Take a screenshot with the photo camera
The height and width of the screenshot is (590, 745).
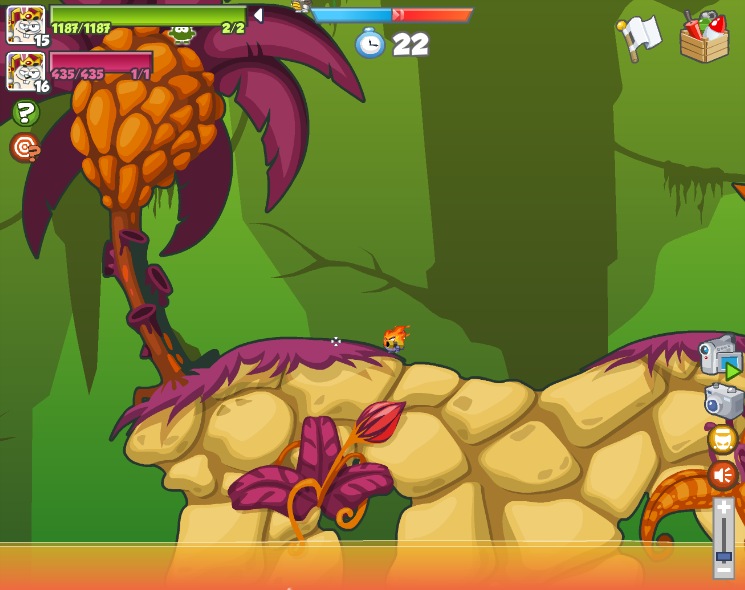(723, 401)
